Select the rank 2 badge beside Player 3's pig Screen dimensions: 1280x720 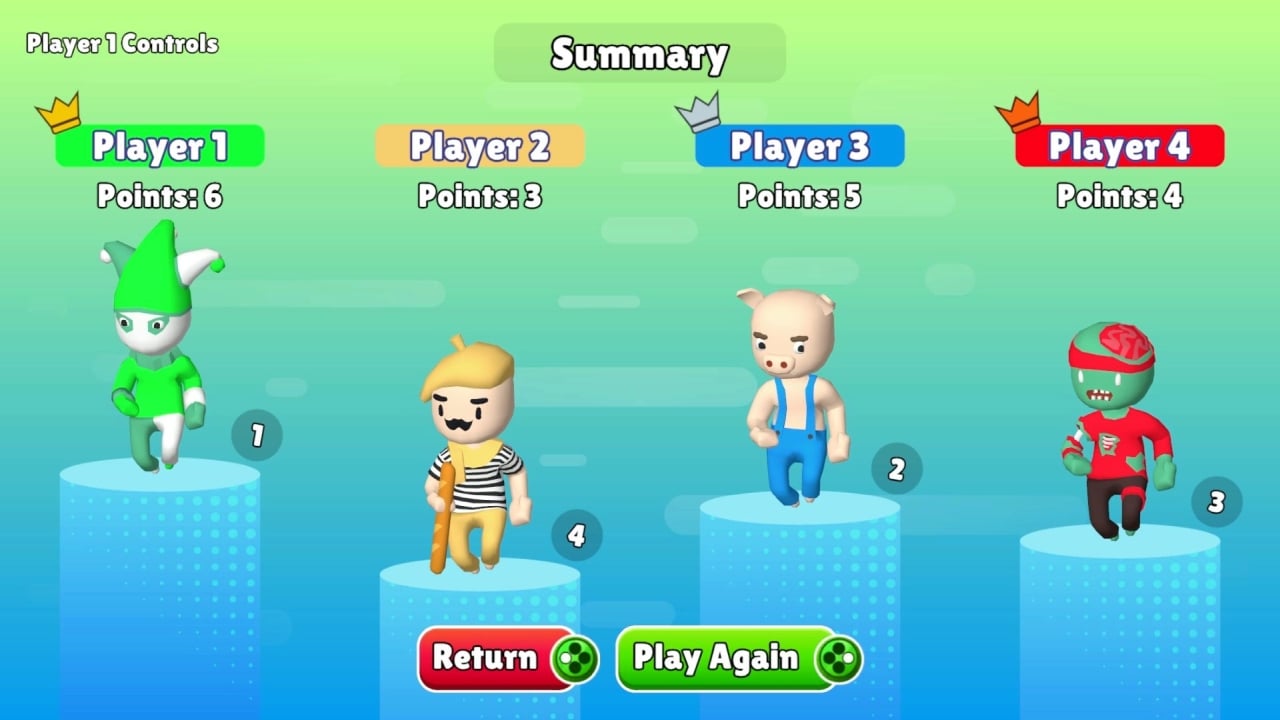(895, 468)
